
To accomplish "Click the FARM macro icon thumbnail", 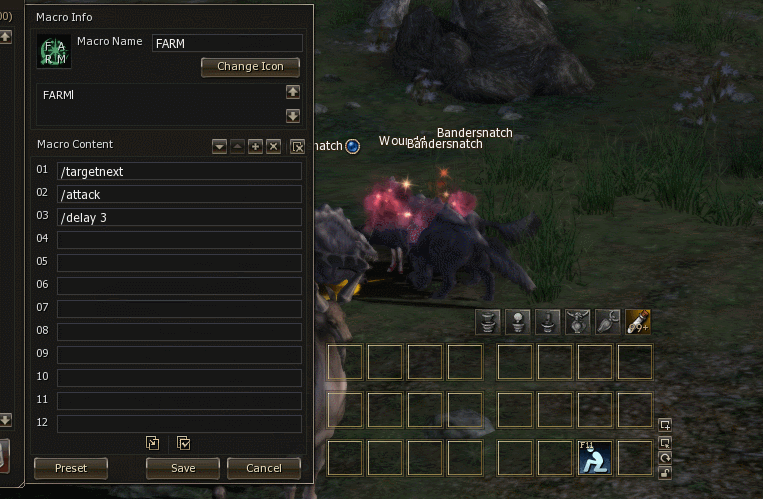I will (x=53, y=51).
